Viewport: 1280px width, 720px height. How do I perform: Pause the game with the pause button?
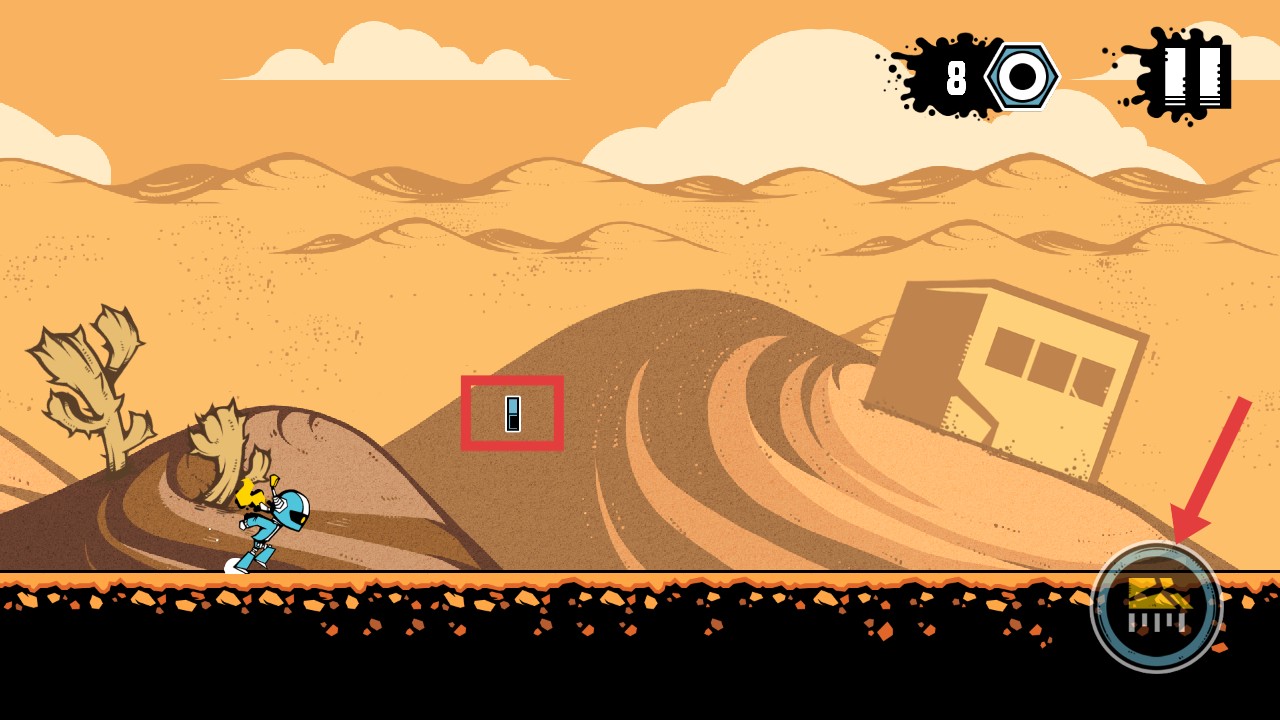point(1196,76)
